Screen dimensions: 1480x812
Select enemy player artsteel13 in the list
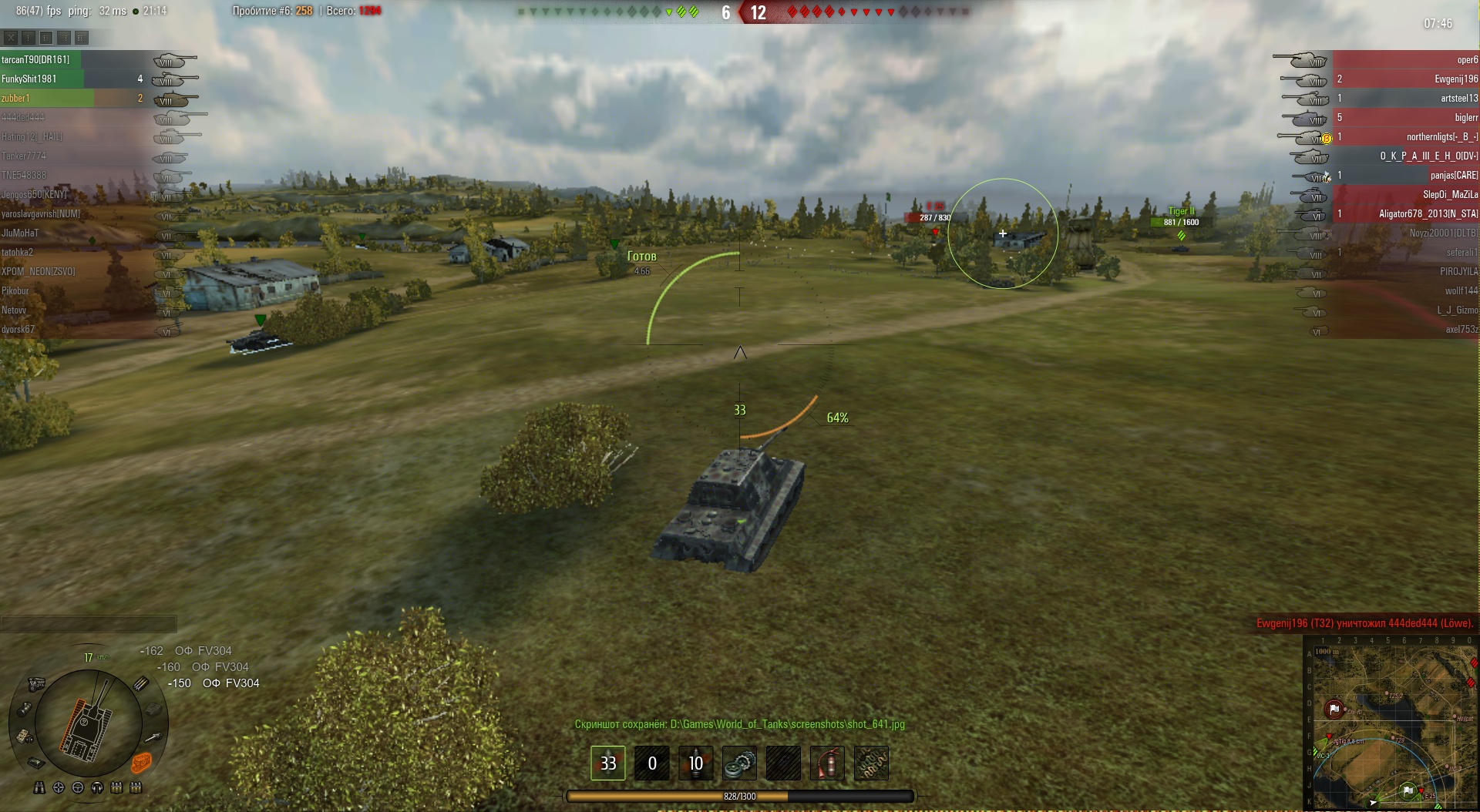[x=1459, y=98]
